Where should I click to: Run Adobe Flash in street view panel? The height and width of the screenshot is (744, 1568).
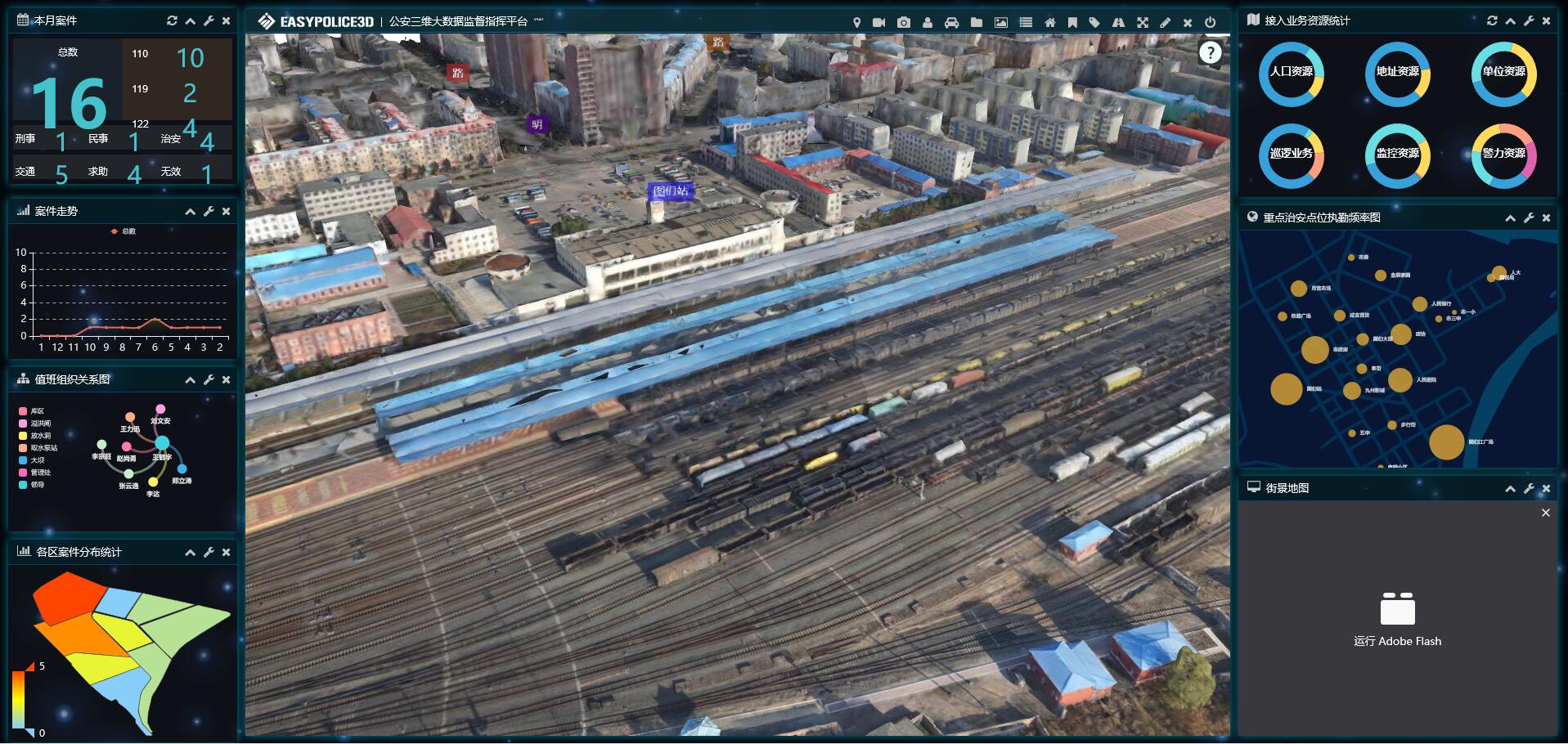[1397, 620]
